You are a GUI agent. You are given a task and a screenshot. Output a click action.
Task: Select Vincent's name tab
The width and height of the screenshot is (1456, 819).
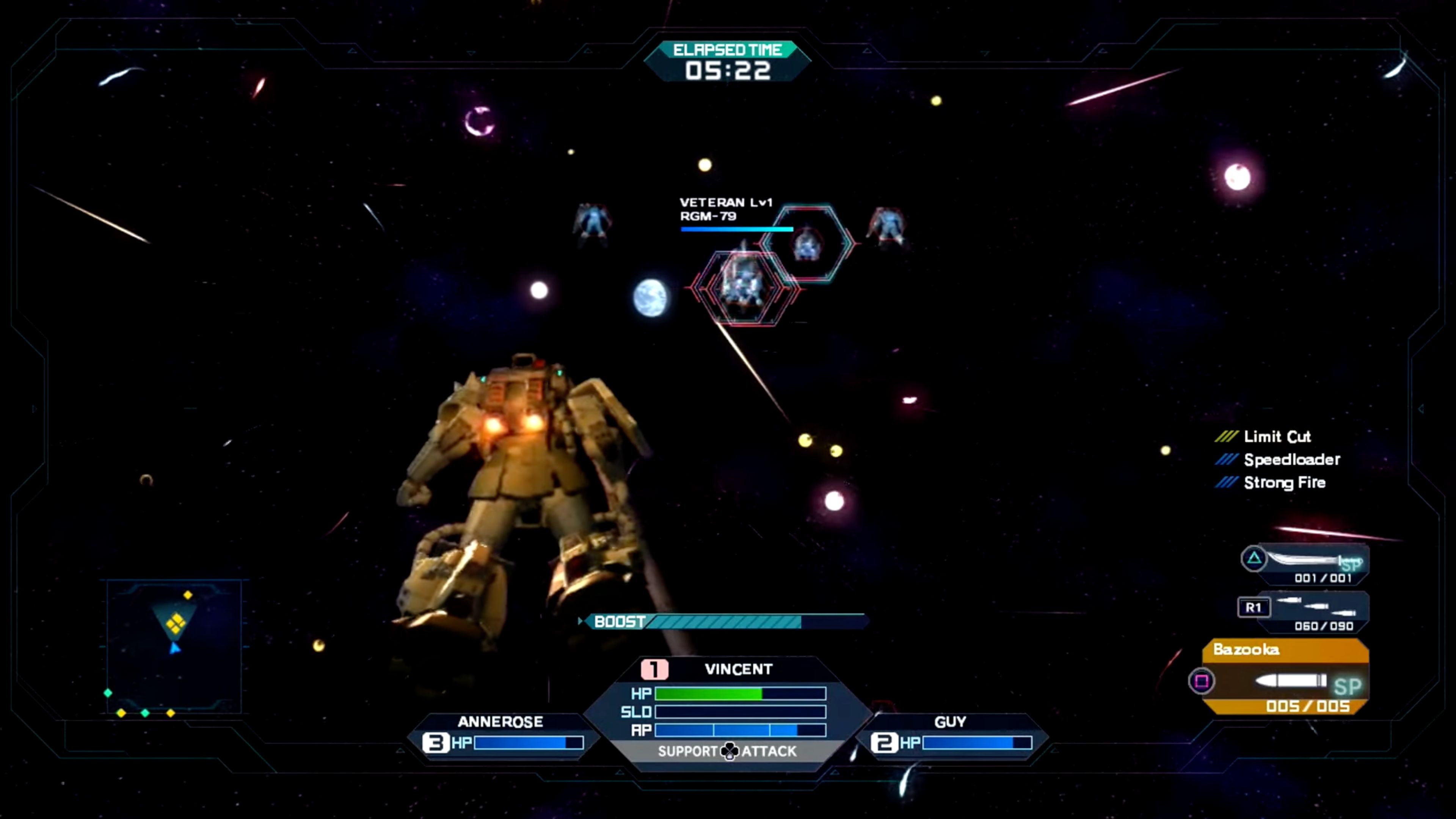coord(738,669)
